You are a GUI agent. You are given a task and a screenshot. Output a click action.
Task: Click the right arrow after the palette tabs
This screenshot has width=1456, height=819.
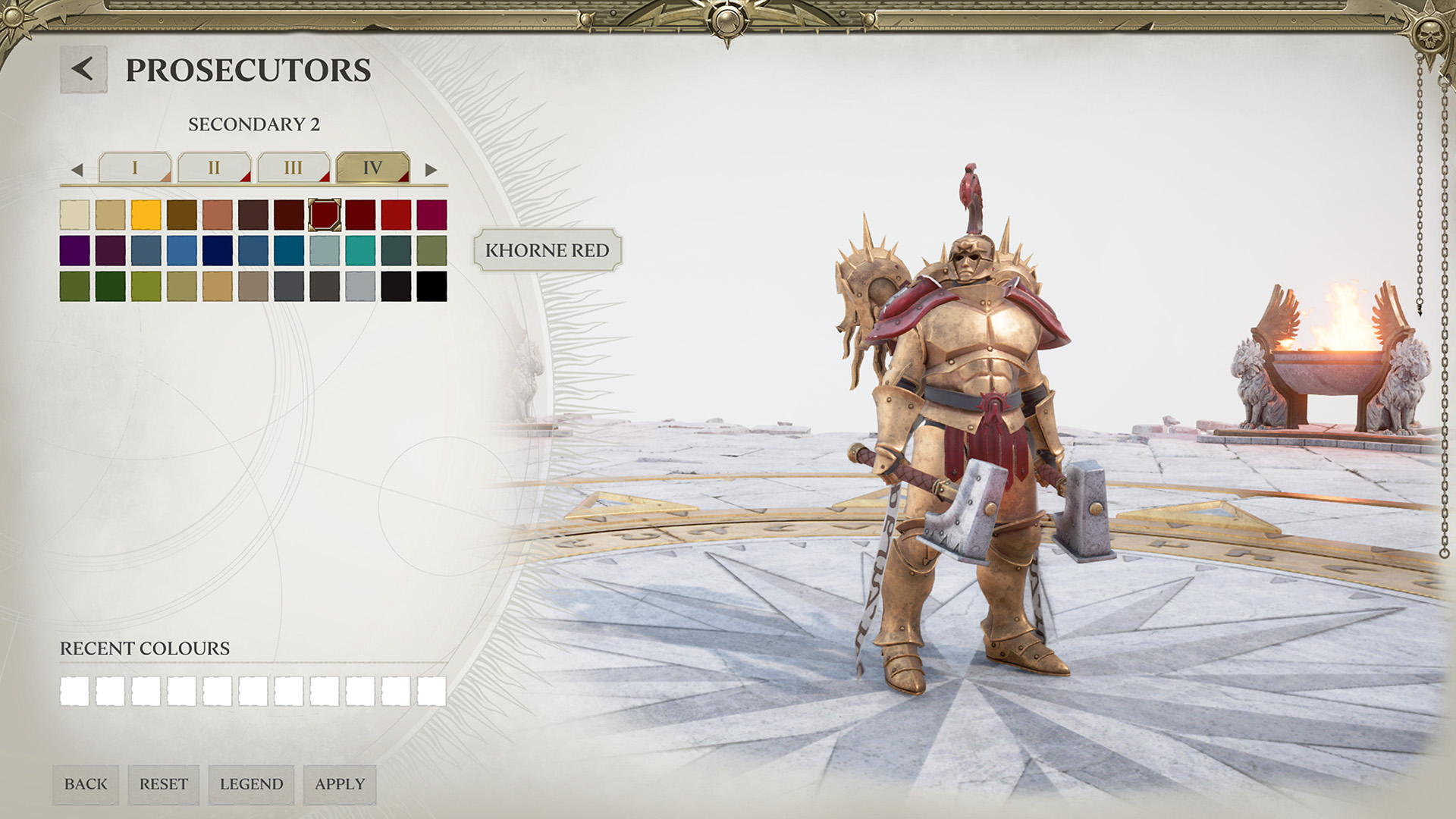pos(431,170)
